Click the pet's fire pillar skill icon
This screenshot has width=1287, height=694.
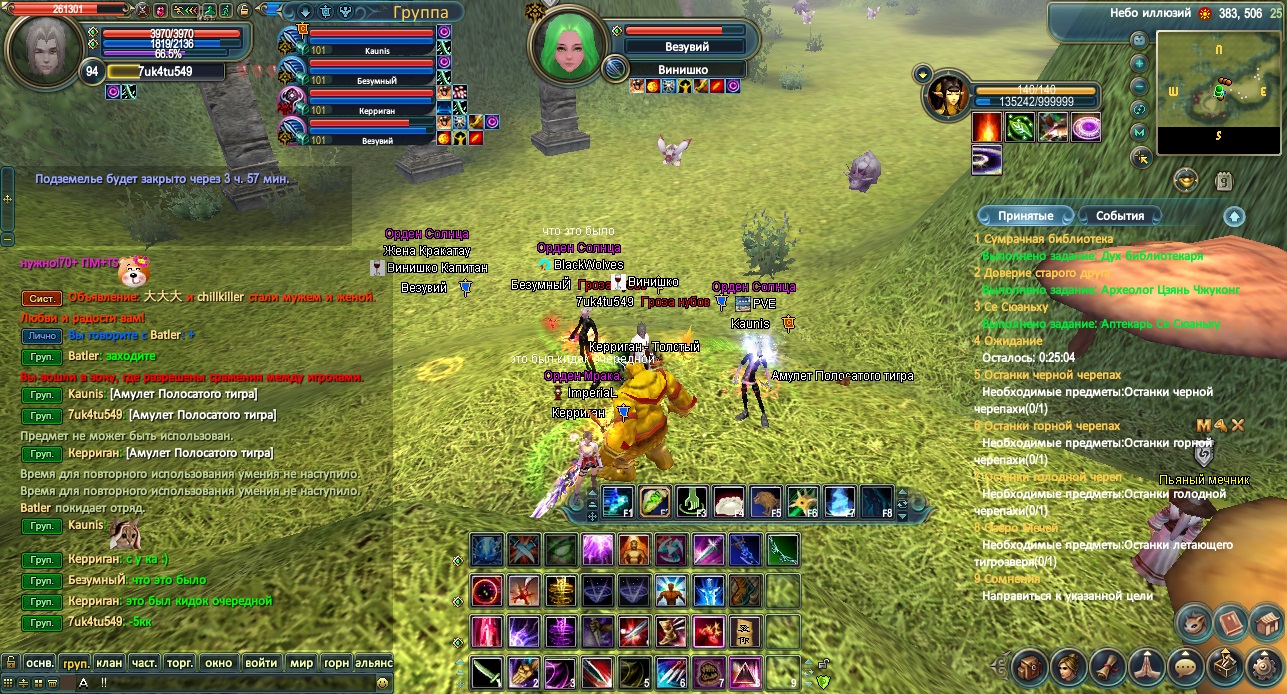click(987, 127)
